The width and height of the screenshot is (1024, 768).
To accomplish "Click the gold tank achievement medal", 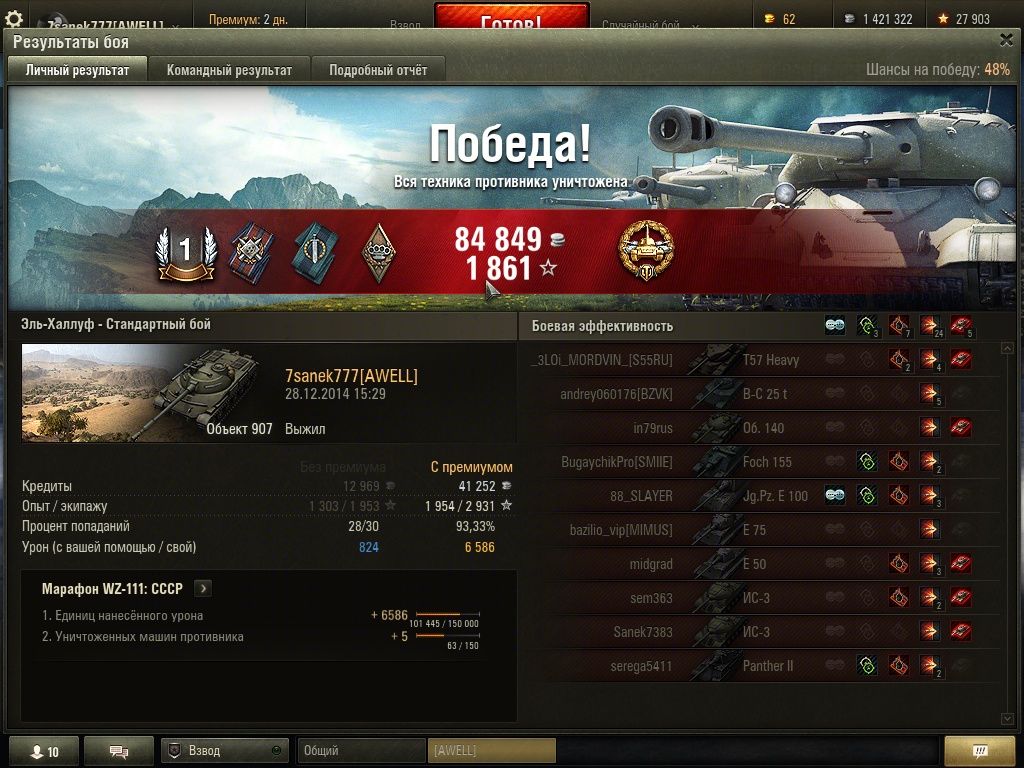I will (x=646, y=250).
